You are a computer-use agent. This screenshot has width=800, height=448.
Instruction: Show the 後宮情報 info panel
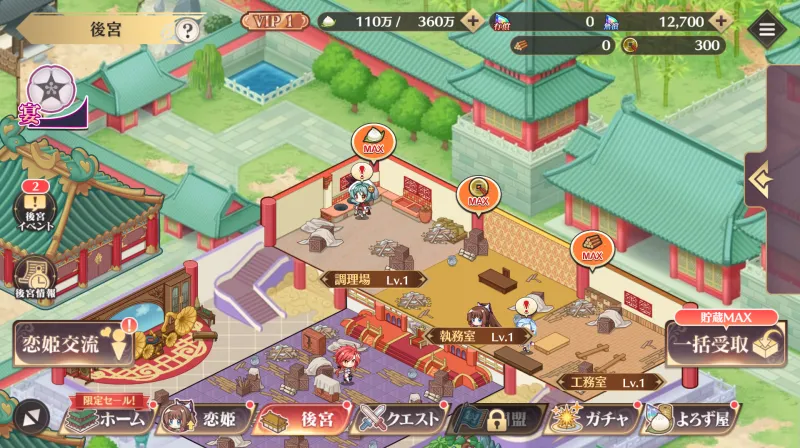coord(36,279)
